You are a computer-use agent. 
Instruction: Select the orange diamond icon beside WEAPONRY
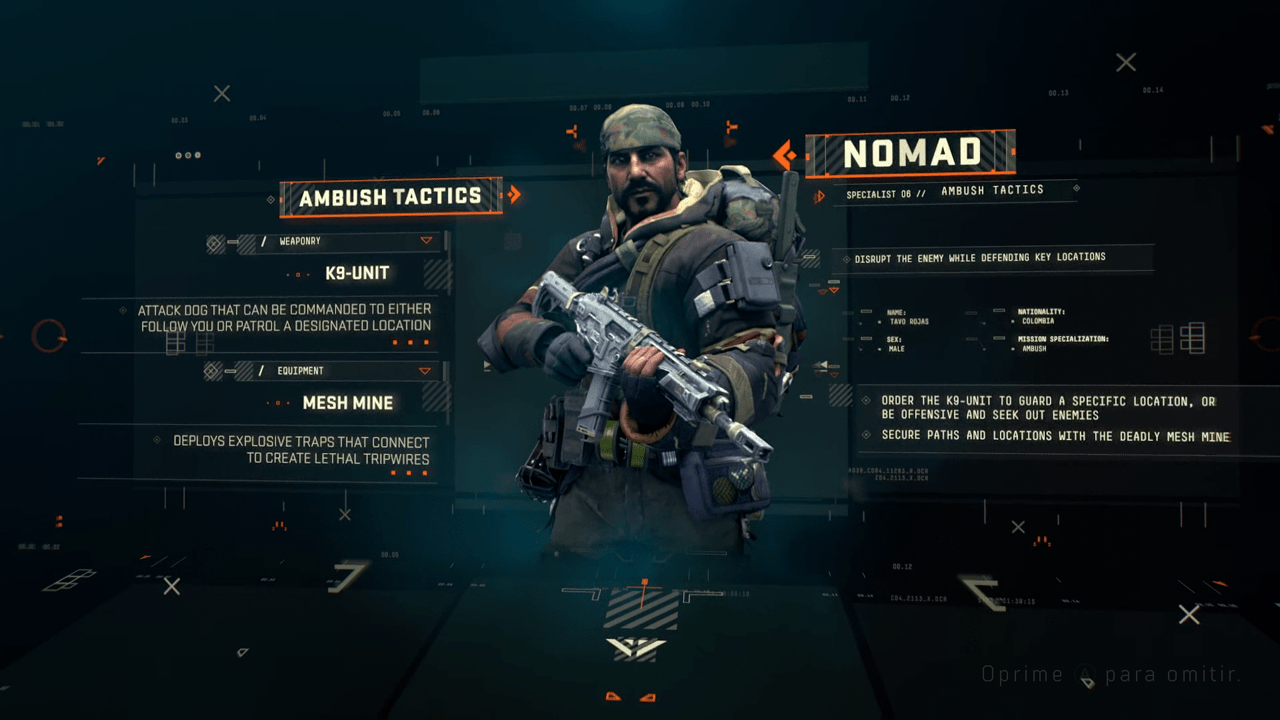tap(213, 243)
